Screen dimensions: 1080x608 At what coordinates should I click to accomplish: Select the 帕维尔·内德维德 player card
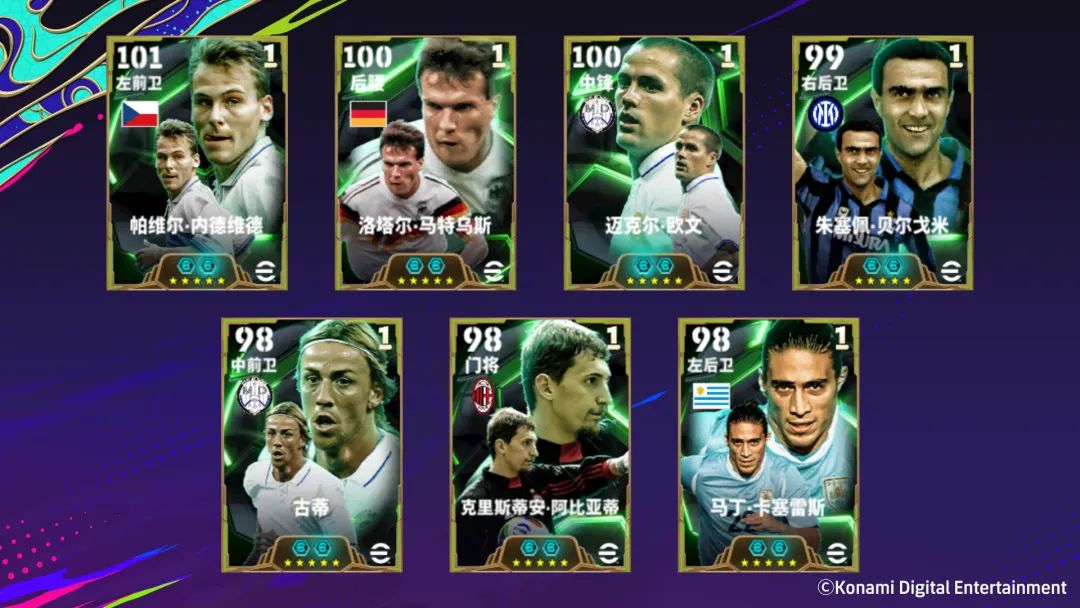(x=197, y=163)
